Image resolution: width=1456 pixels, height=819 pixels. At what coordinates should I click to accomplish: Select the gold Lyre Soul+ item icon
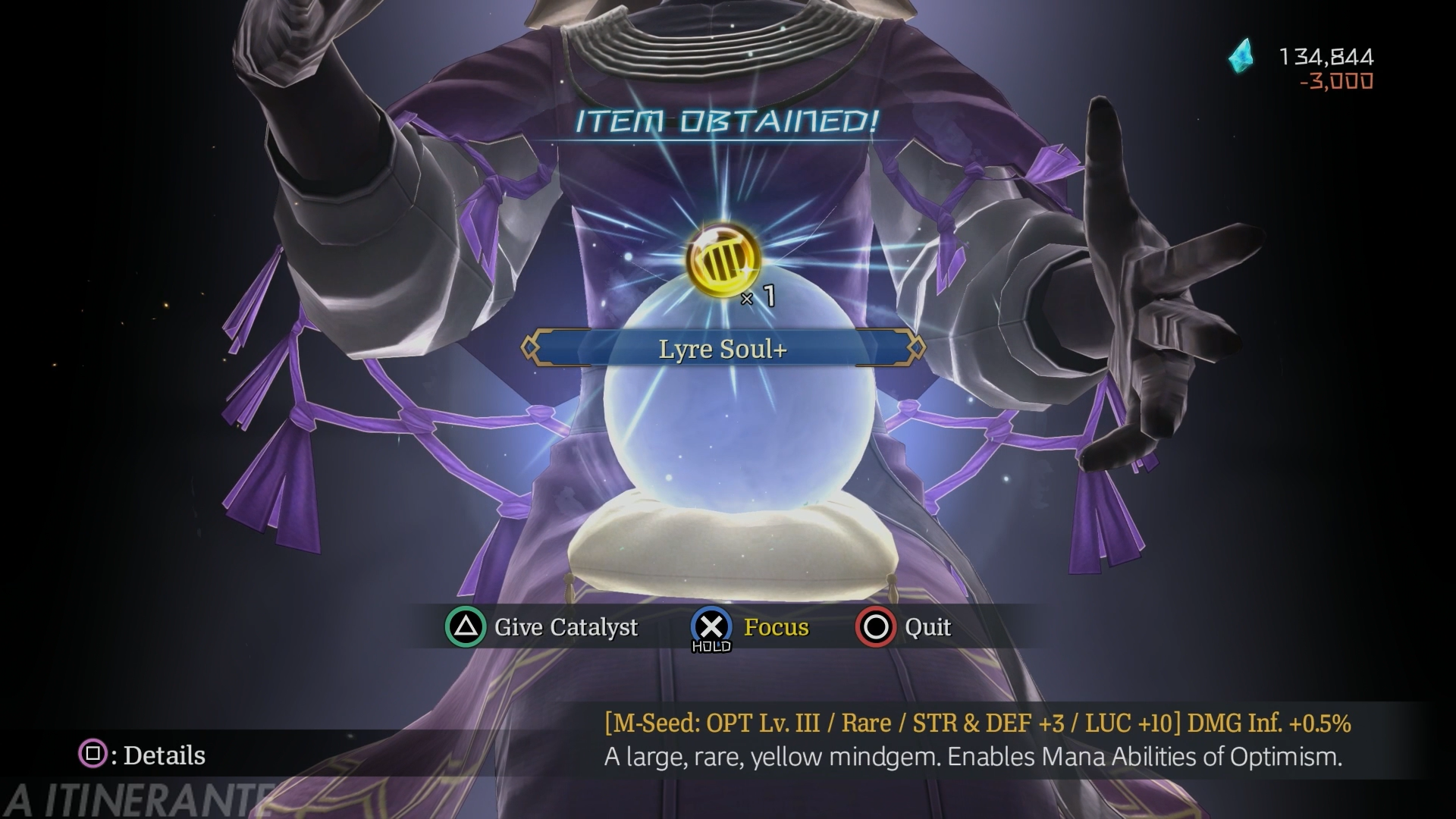coord(723,259)
